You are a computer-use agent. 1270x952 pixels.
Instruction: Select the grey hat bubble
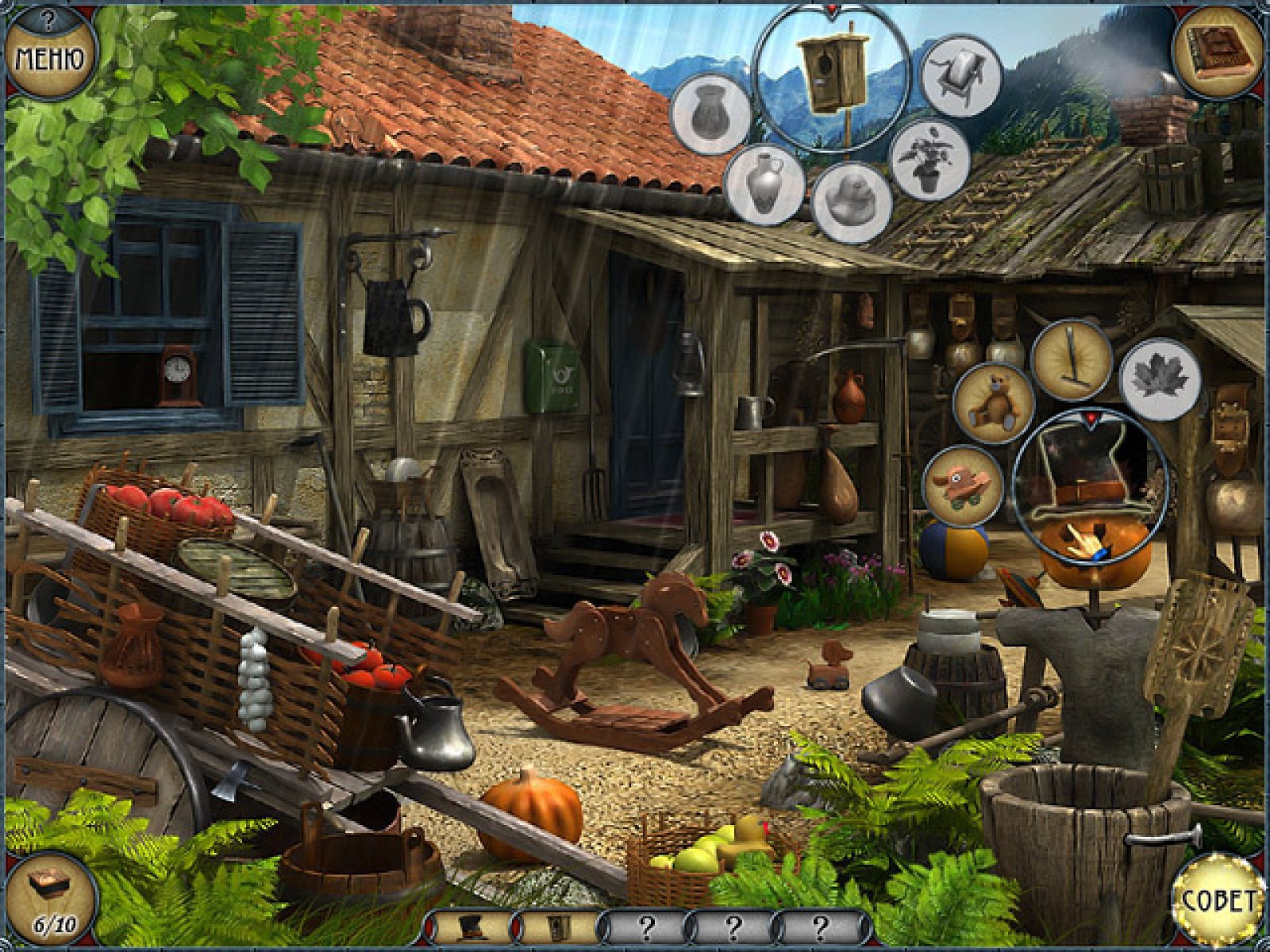[851, 202]
